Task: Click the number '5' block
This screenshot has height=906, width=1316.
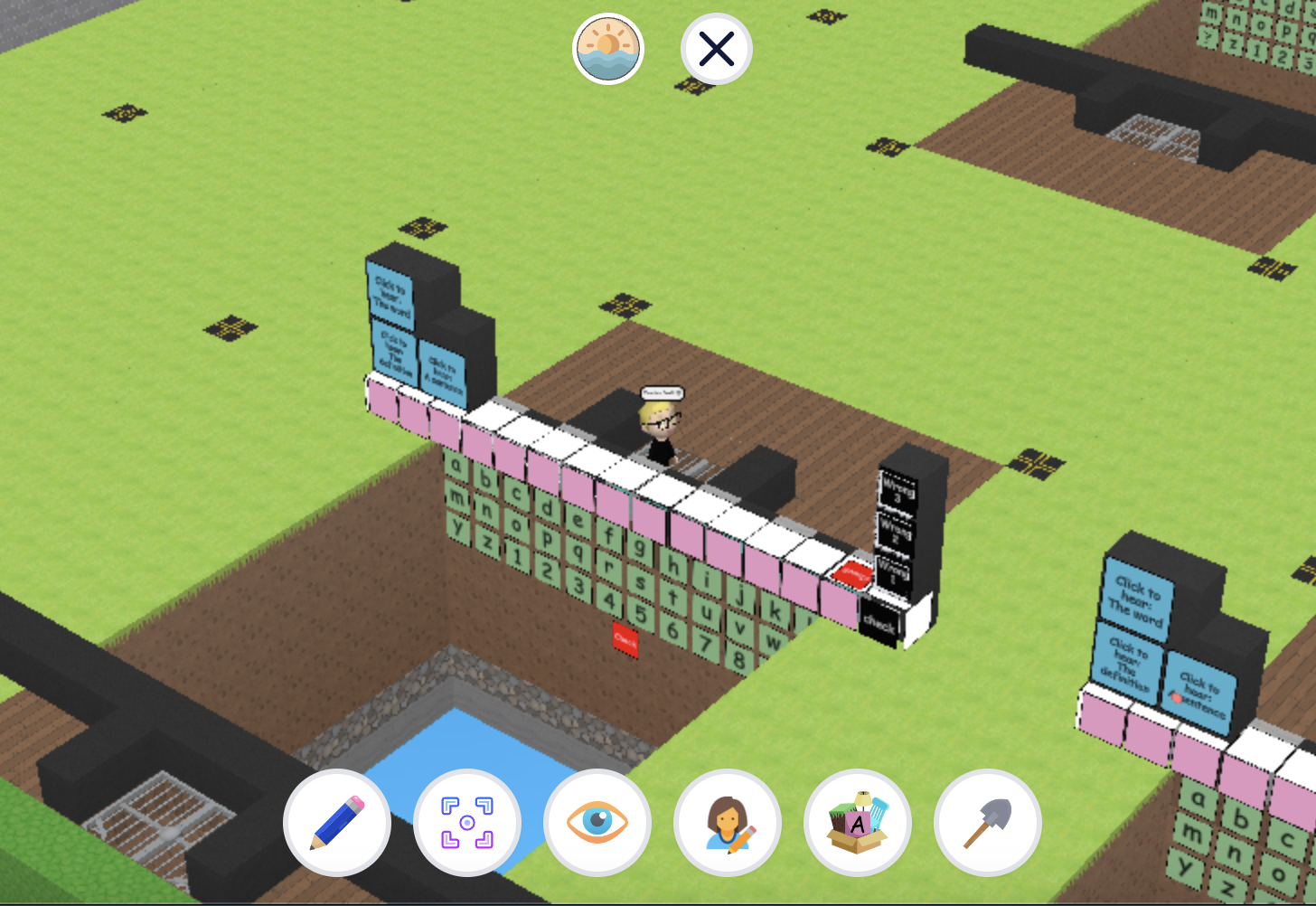Action: point(641,613)
